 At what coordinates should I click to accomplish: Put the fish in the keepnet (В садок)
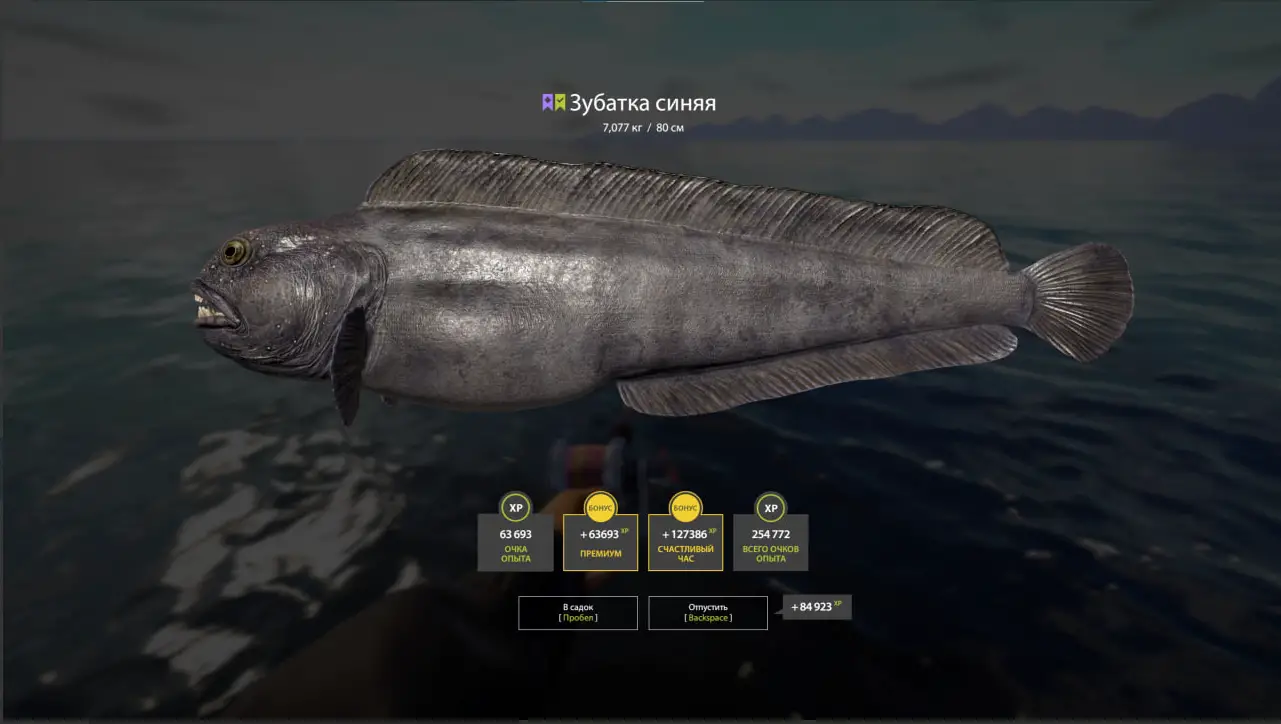(x=577, y=612)
